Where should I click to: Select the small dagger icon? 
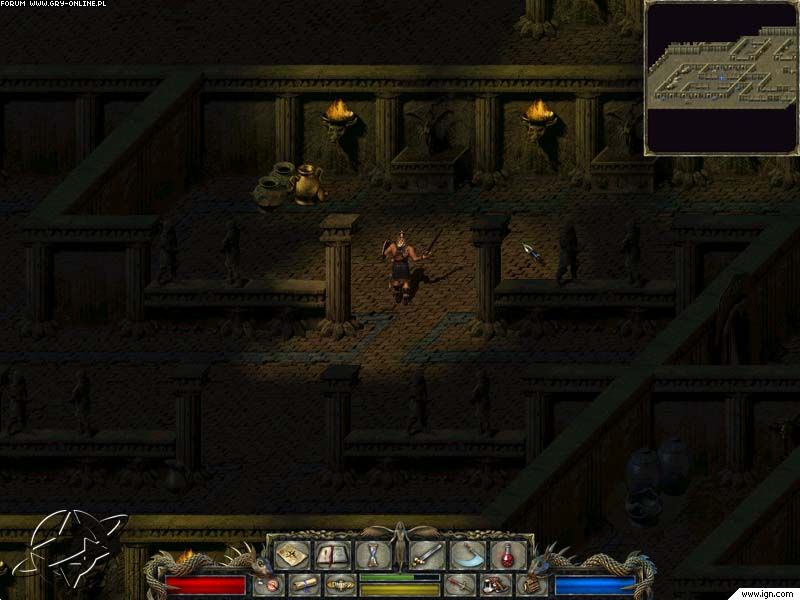click(x=461, y=584)
